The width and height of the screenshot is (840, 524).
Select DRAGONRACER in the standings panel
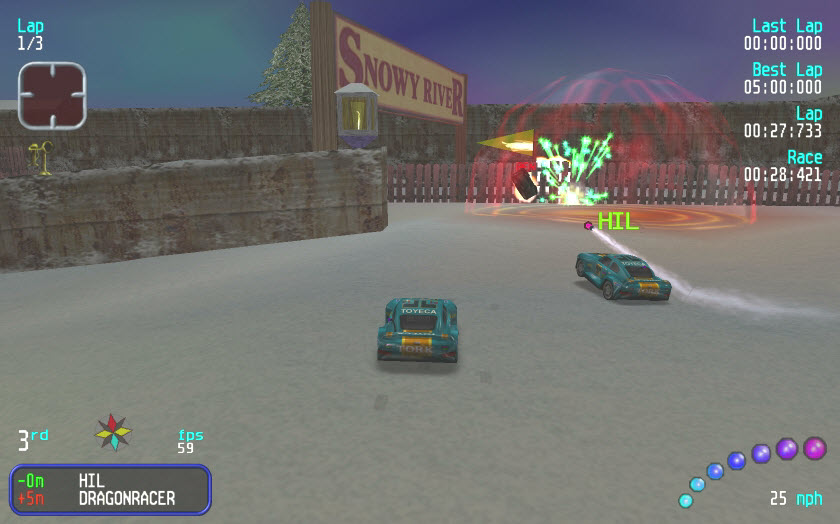tap(126, 498)
